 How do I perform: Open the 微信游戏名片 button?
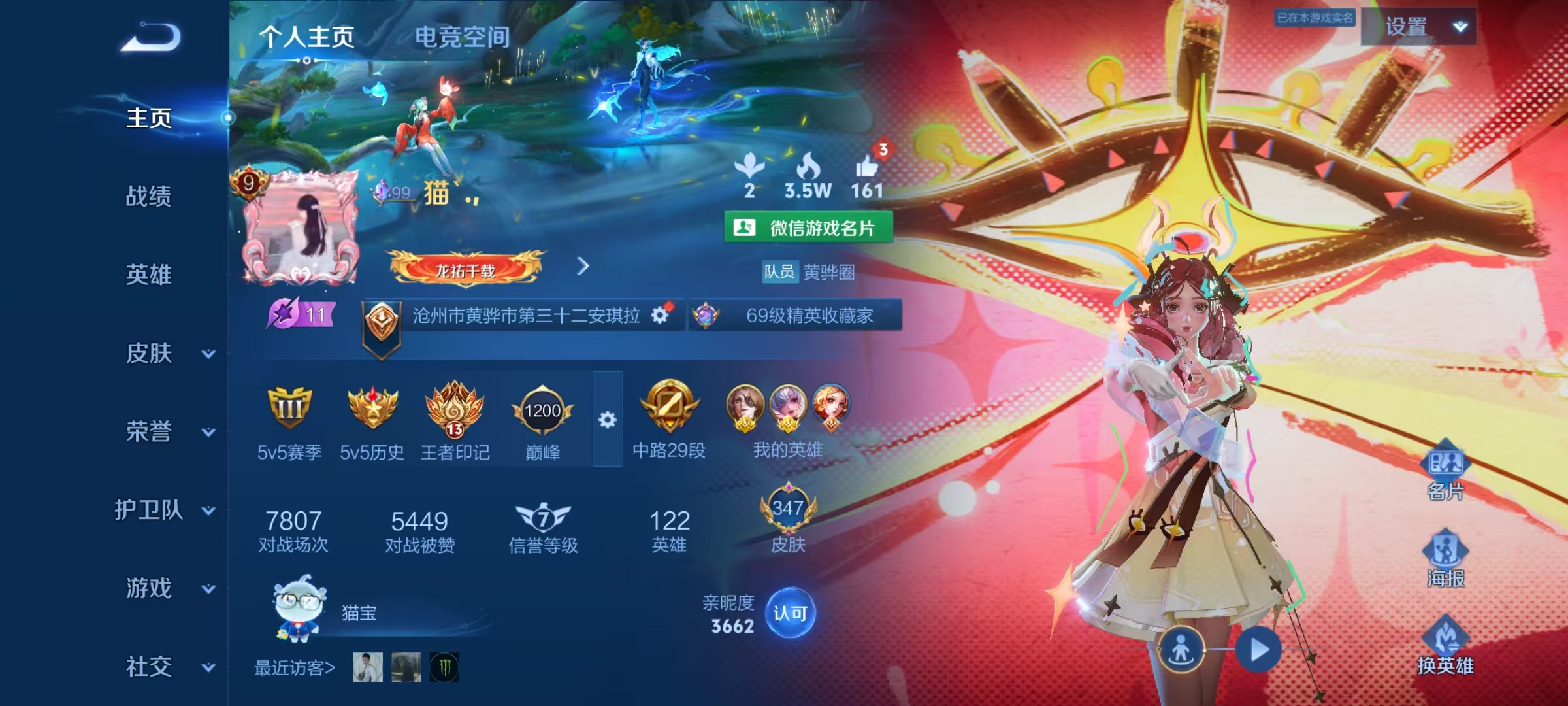[x=808, y=227]
